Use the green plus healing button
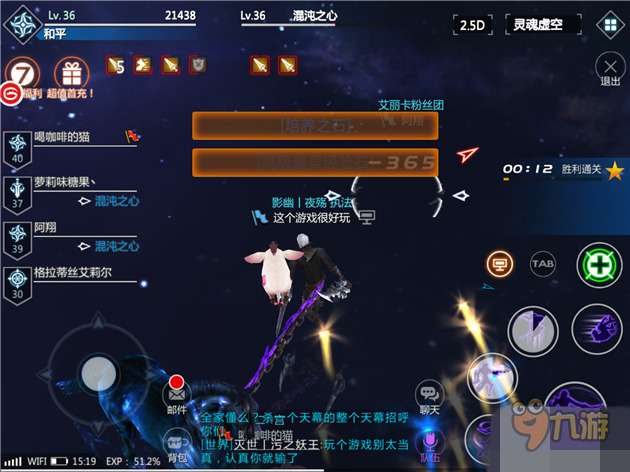The height and width of the screenshot is (472, 630). (x=598, y=266)
